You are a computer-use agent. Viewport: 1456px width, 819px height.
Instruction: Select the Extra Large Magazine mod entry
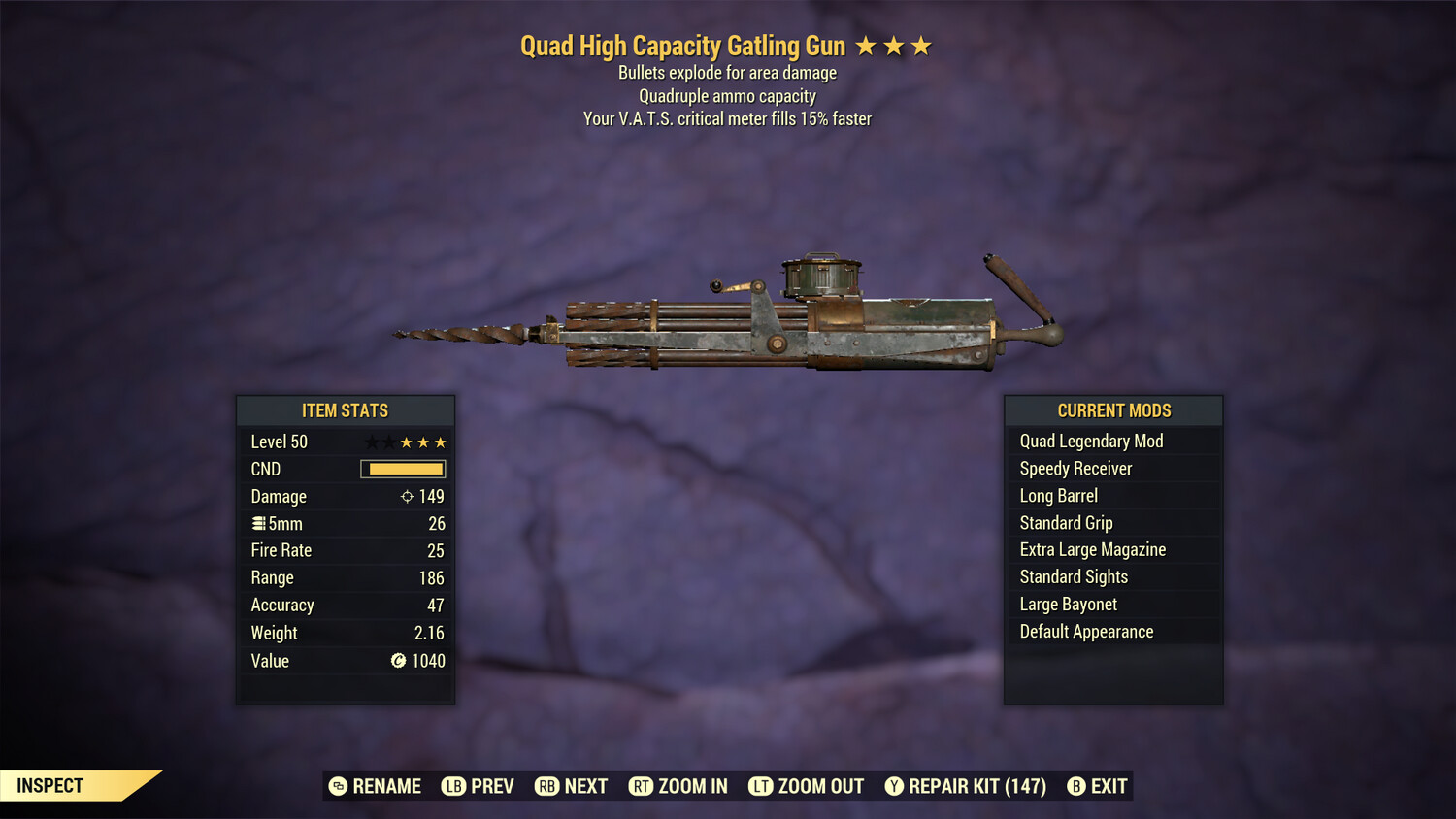pos(1092,549)
